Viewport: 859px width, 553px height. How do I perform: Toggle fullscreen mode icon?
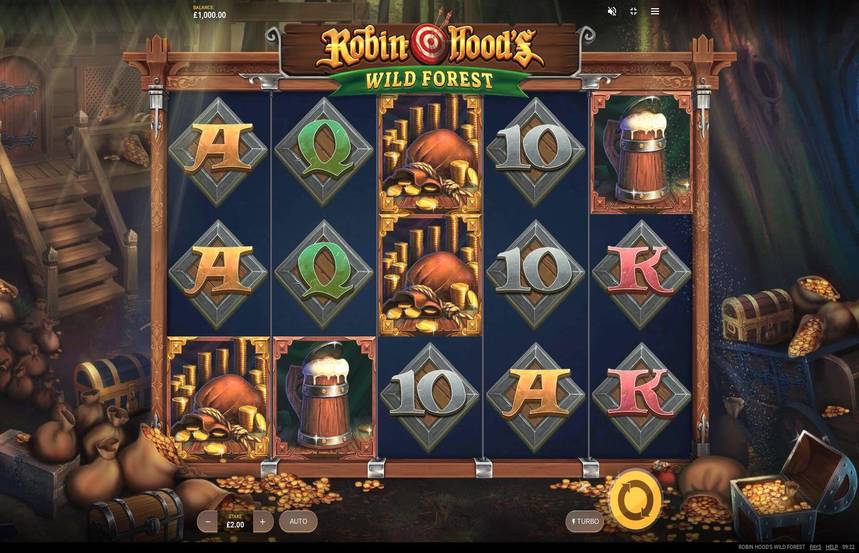click(633, 11)
